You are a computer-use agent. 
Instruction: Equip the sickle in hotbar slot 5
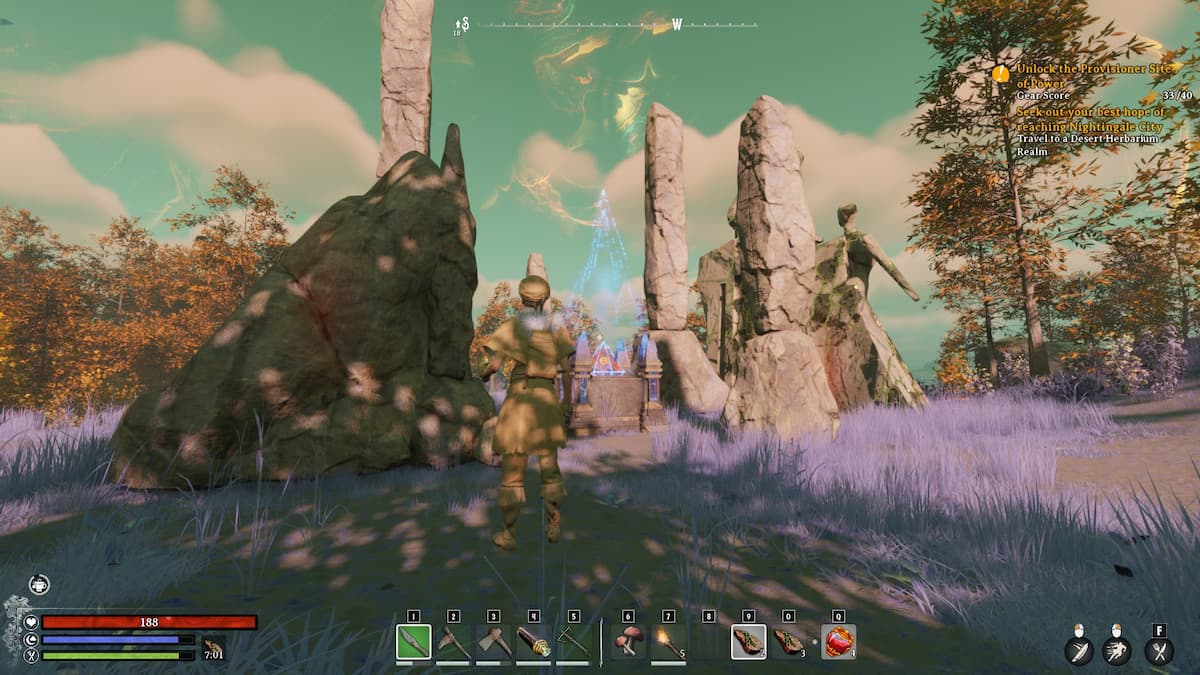click(x=573, y=642)
